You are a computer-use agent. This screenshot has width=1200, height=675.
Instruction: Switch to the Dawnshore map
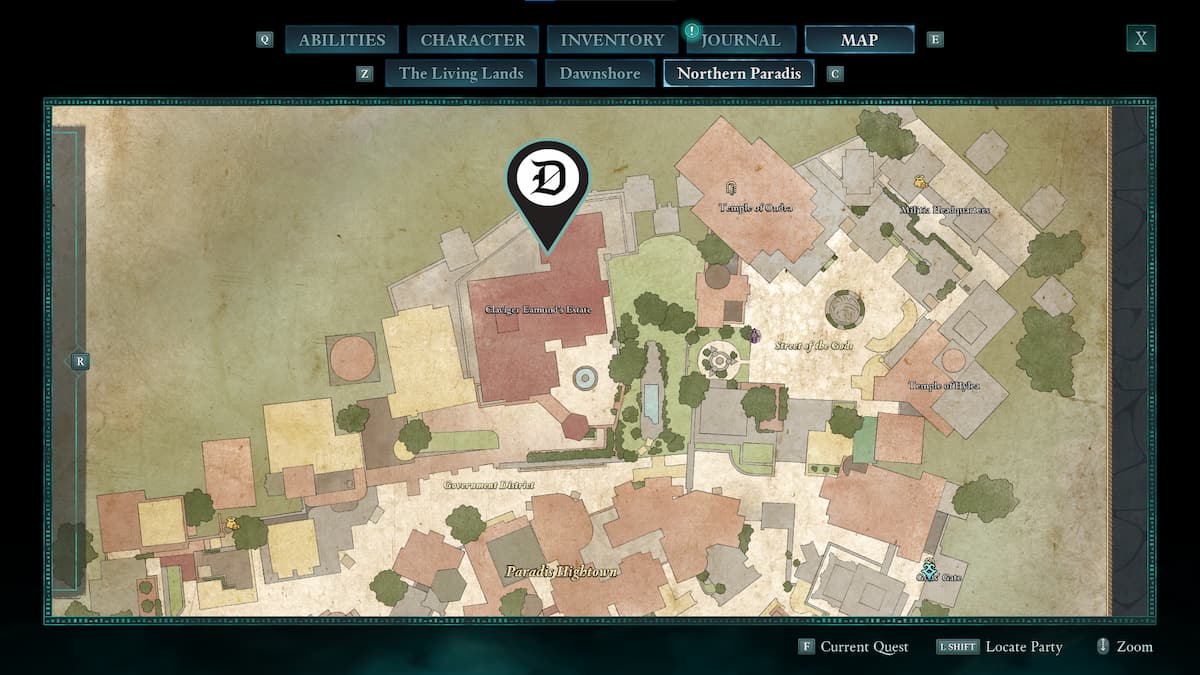tap(600, 73)
